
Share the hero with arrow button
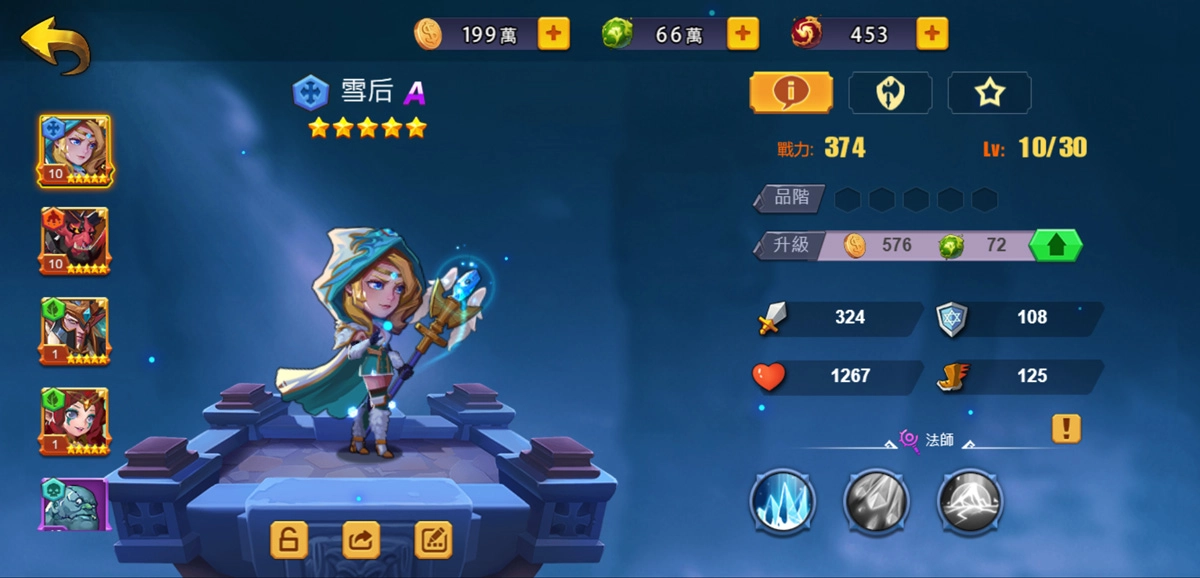click(x=361, y=540)
